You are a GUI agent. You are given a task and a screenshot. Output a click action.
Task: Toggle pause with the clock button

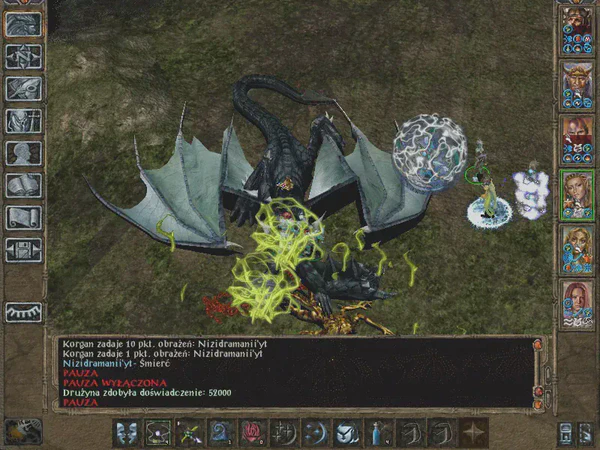click(x=22, y=430)
